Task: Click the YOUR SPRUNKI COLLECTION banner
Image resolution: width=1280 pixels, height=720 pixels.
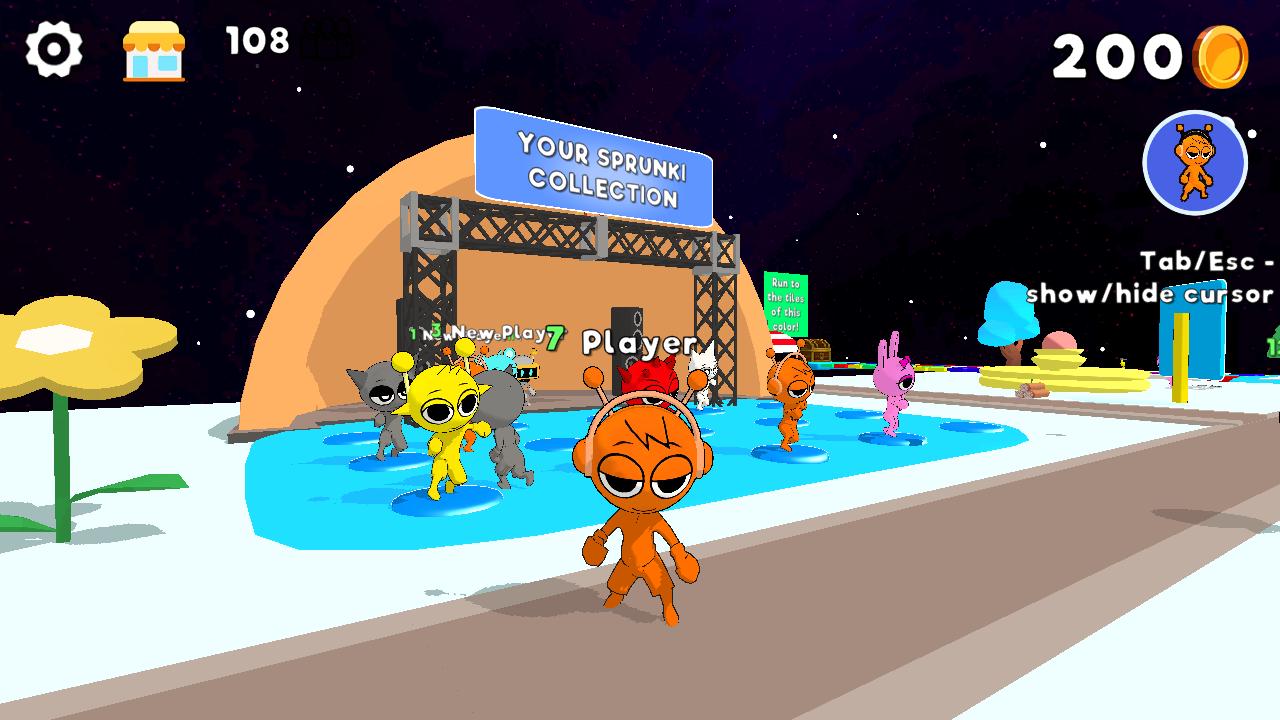Action: [x=596, y=165]
